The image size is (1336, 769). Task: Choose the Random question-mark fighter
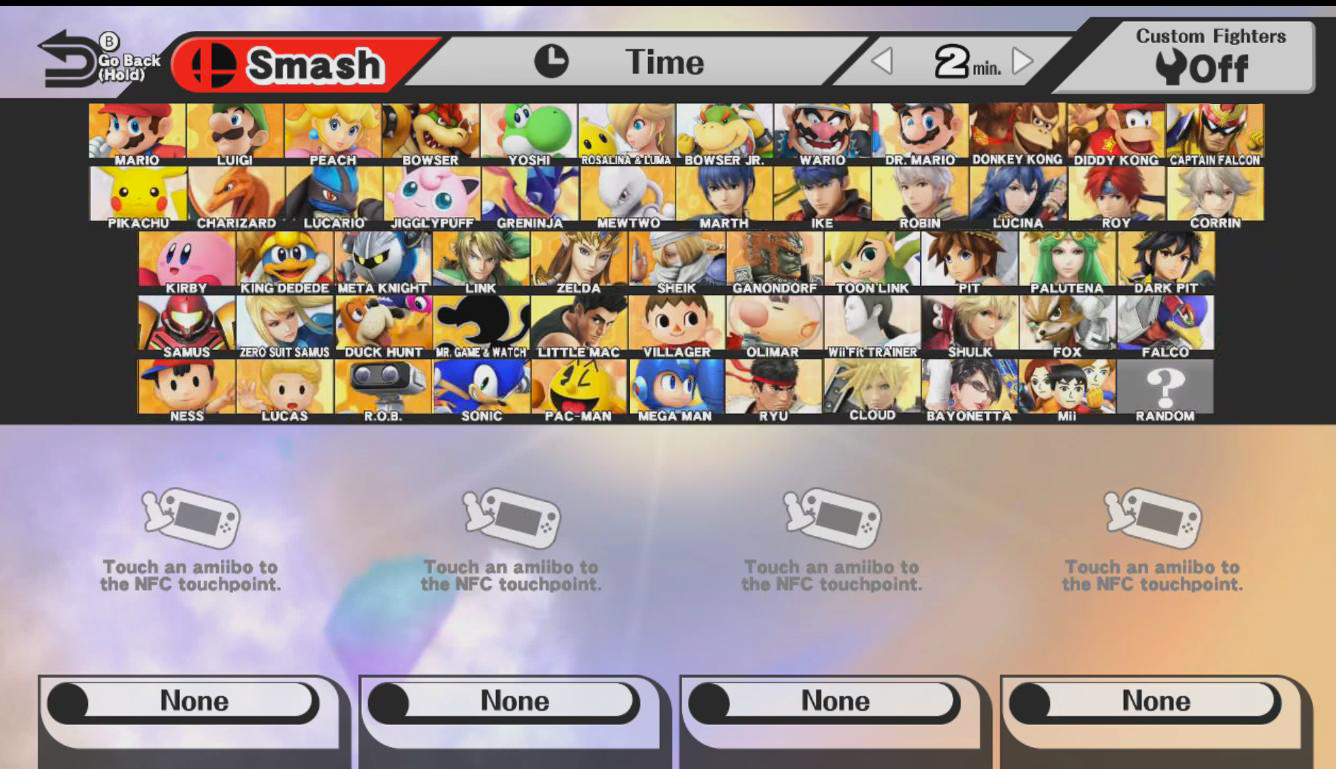tap(1165, 385)
